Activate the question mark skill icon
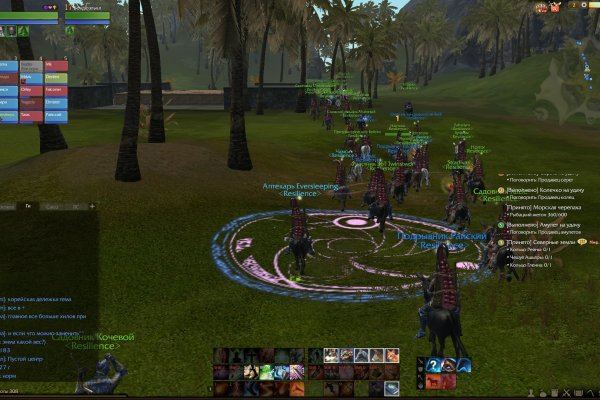Image resolution: width=600 pixels, height=400 pixels. coord(435,364)
